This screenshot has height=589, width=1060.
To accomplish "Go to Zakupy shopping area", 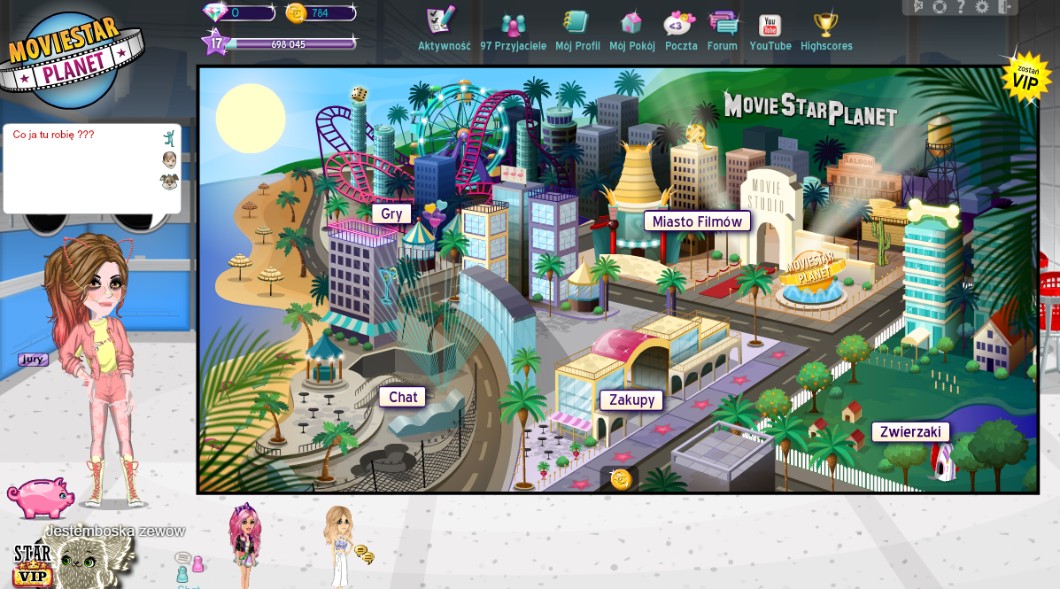I will click(x=632, y=400).
